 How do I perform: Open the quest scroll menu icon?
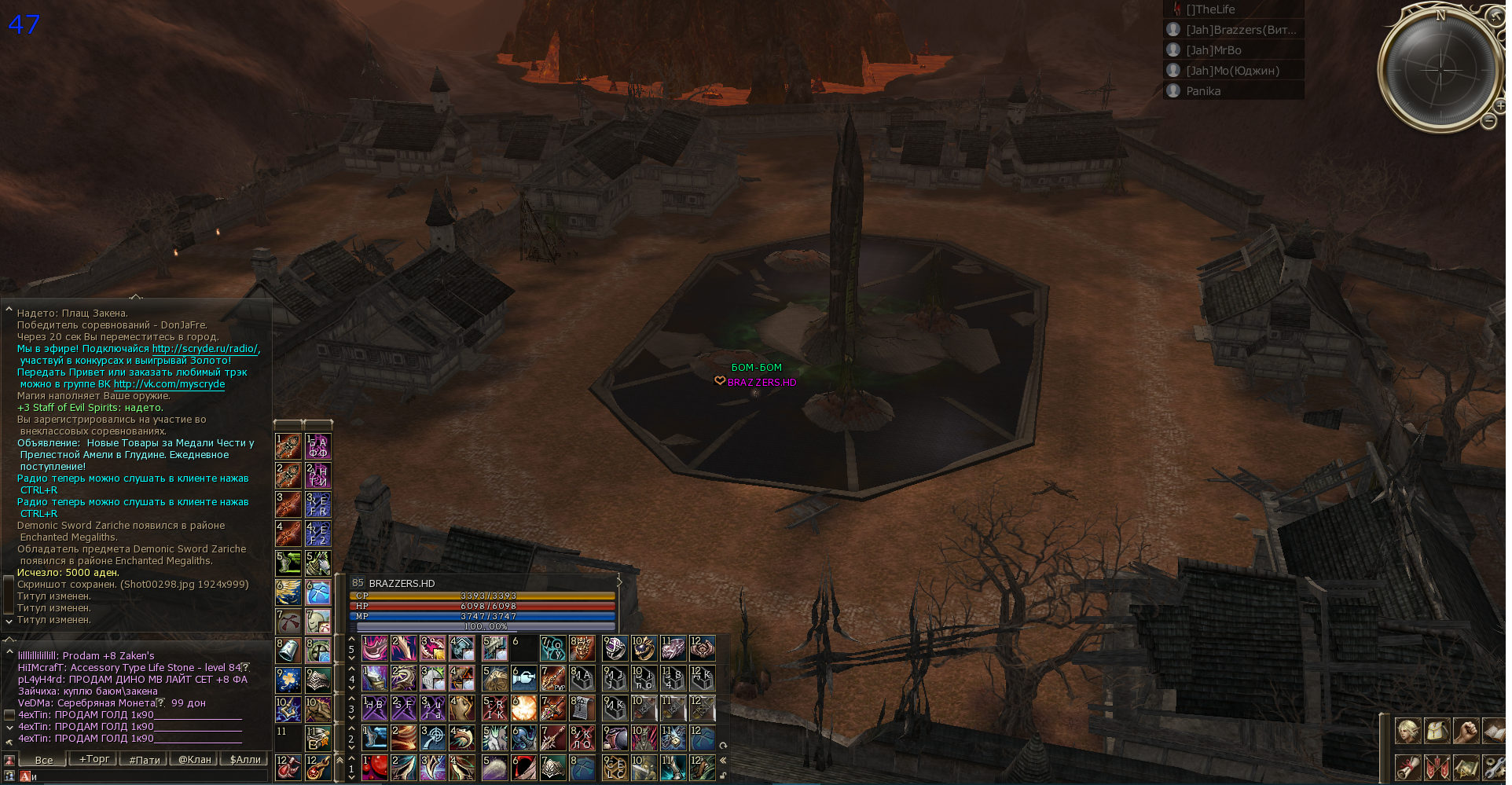coord(1407,766)
